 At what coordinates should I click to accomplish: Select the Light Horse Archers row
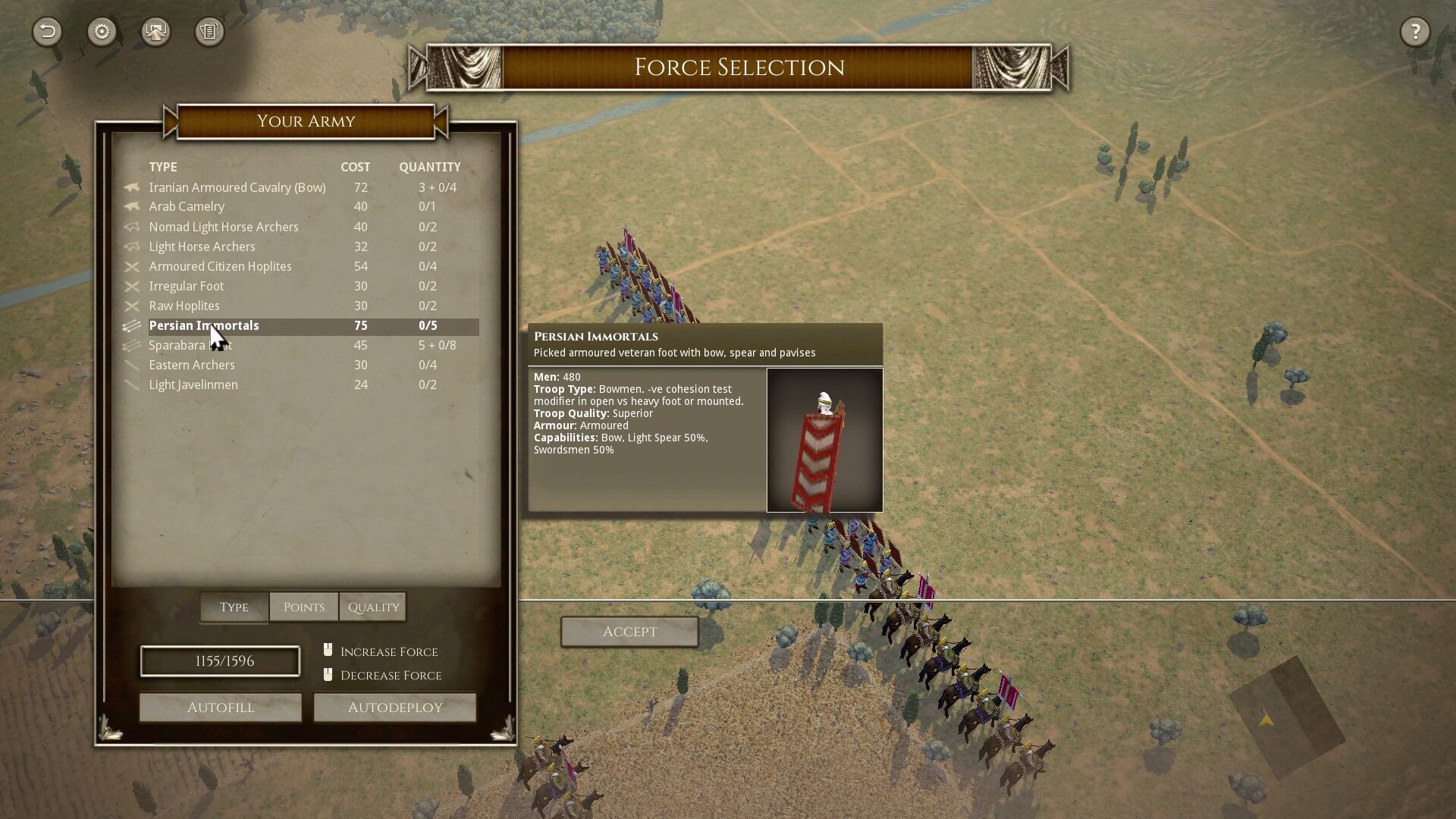click(202, 246)
